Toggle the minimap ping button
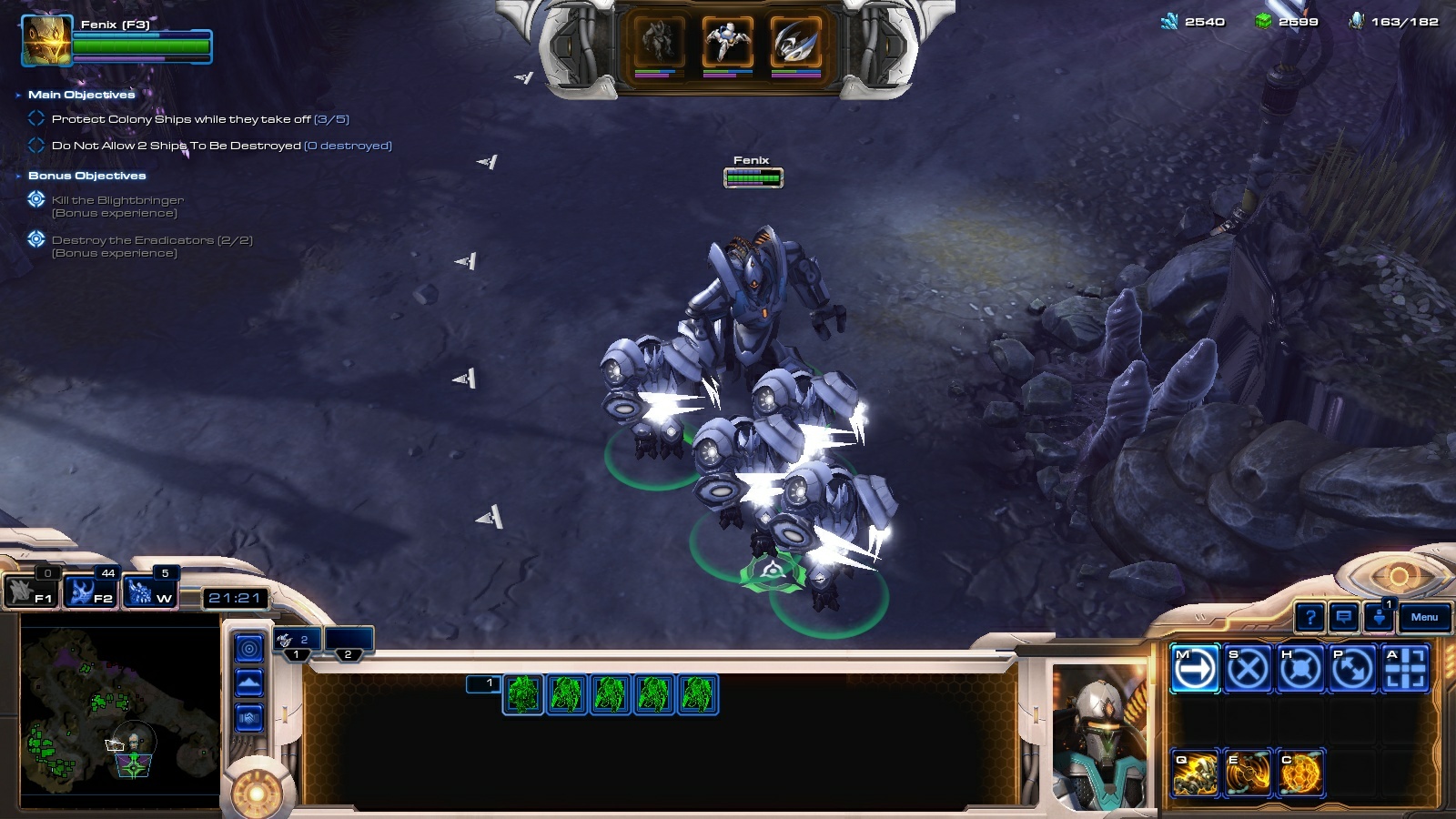1456x819 pixels. tap(249, 649)
